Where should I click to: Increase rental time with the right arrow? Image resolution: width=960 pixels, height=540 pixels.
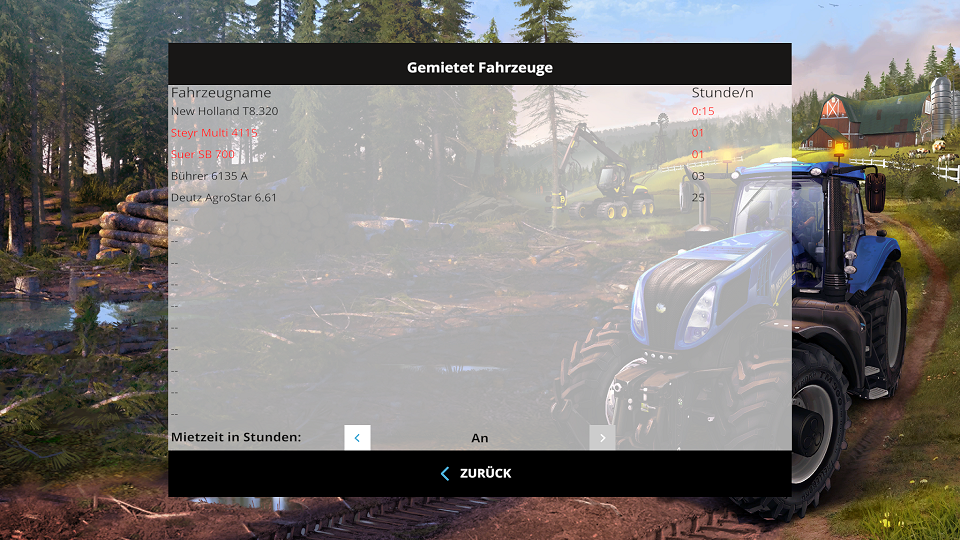tap(602, 438)
